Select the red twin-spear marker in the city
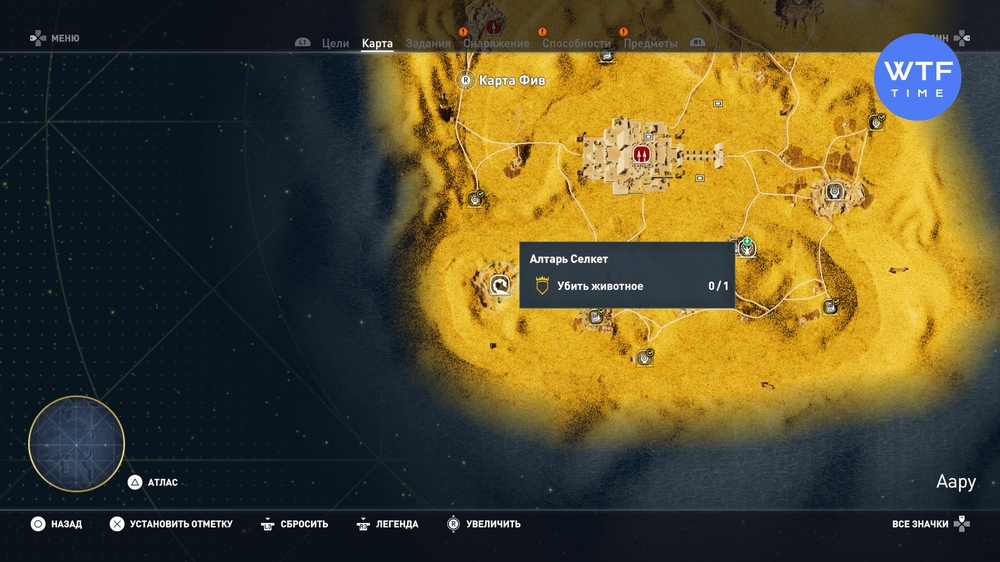Viewport: 1000px width, 562px height. (x=642, y=155)
